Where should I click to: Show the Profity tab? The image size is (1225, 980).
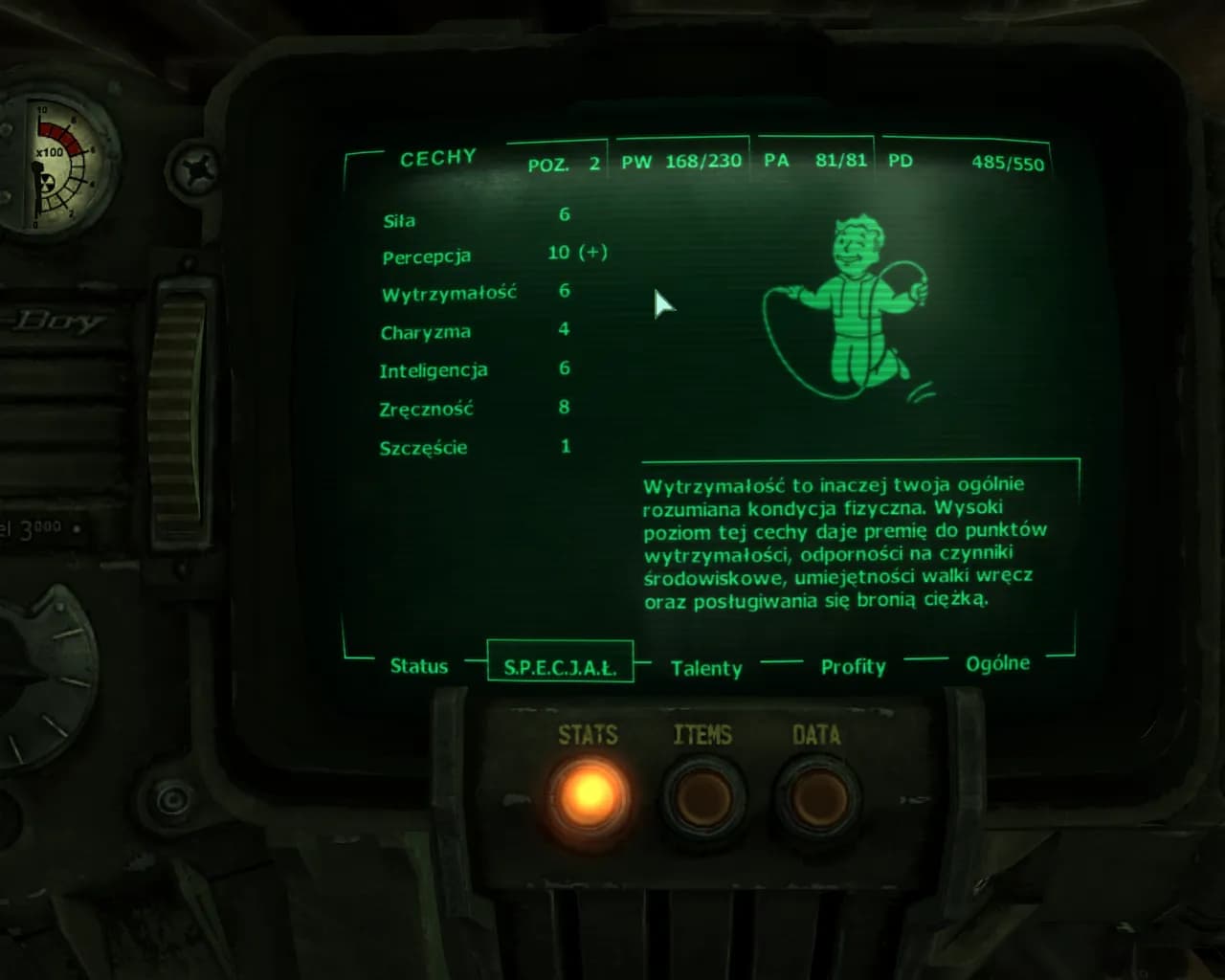pyautogui.click(x=853, y=666)
